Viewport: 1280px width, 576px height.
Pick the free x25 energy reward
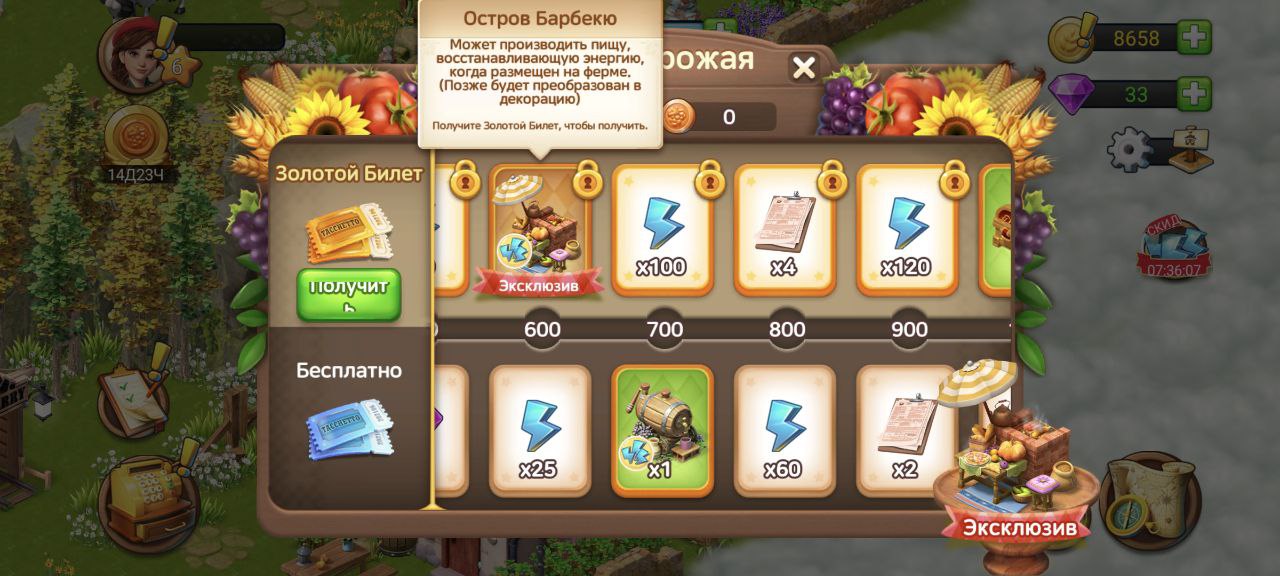(539, 429)
